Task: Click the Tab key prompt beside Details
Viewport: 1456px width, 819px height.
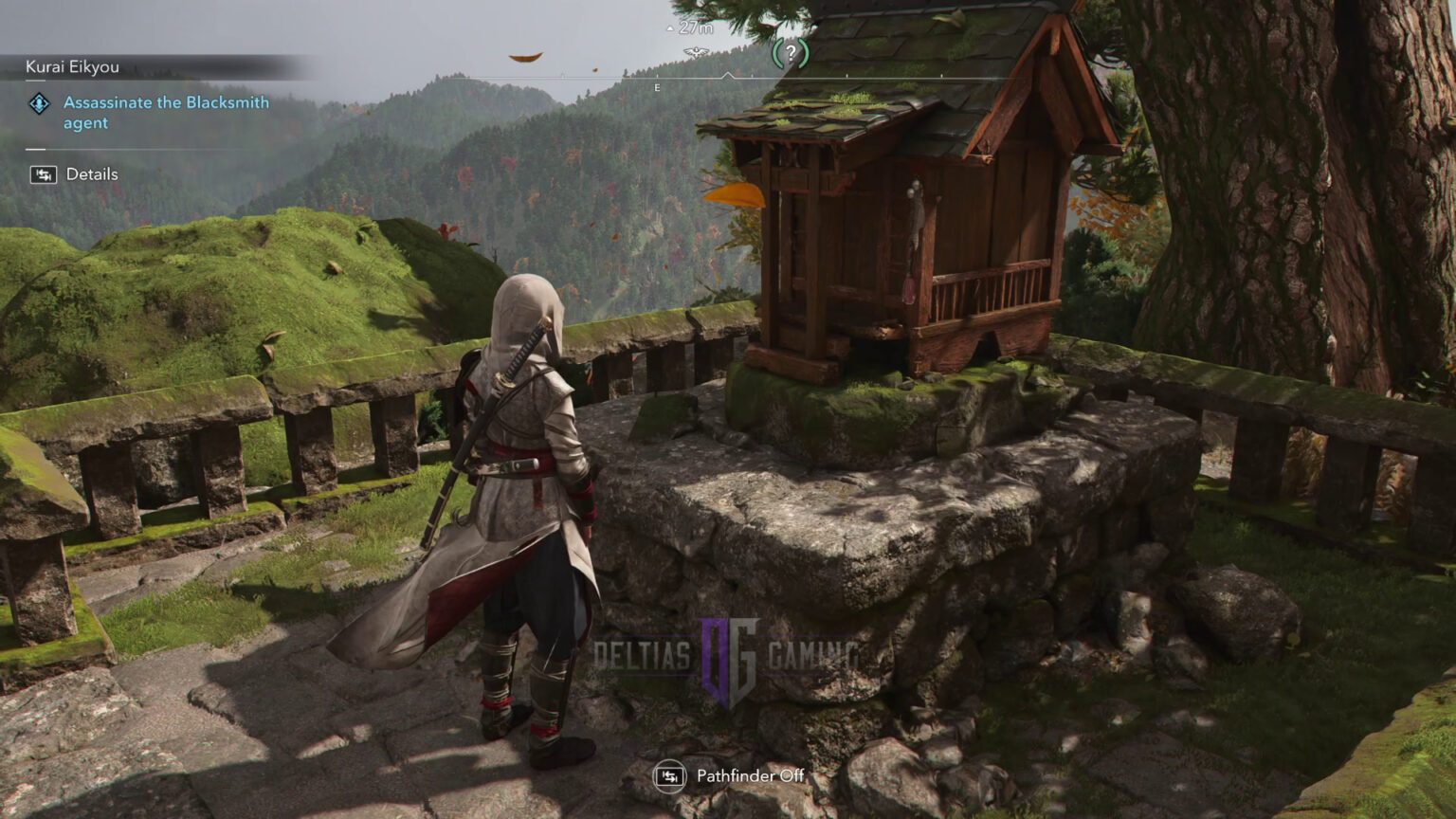Action: (42, 174)
